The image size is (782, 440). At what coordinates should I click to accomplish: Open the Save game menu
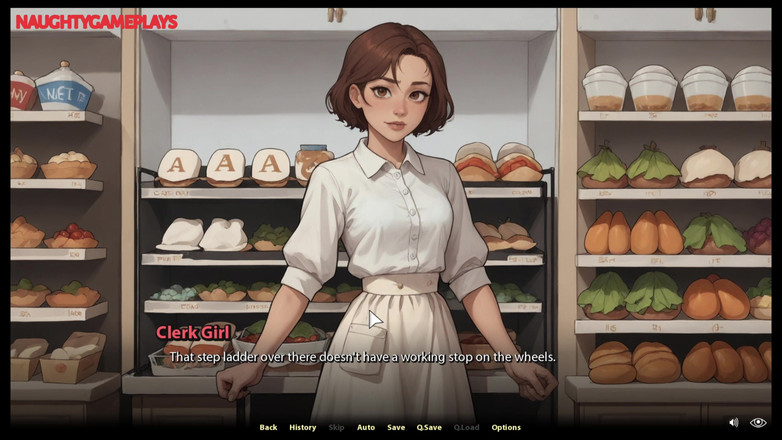click(396, 427)
